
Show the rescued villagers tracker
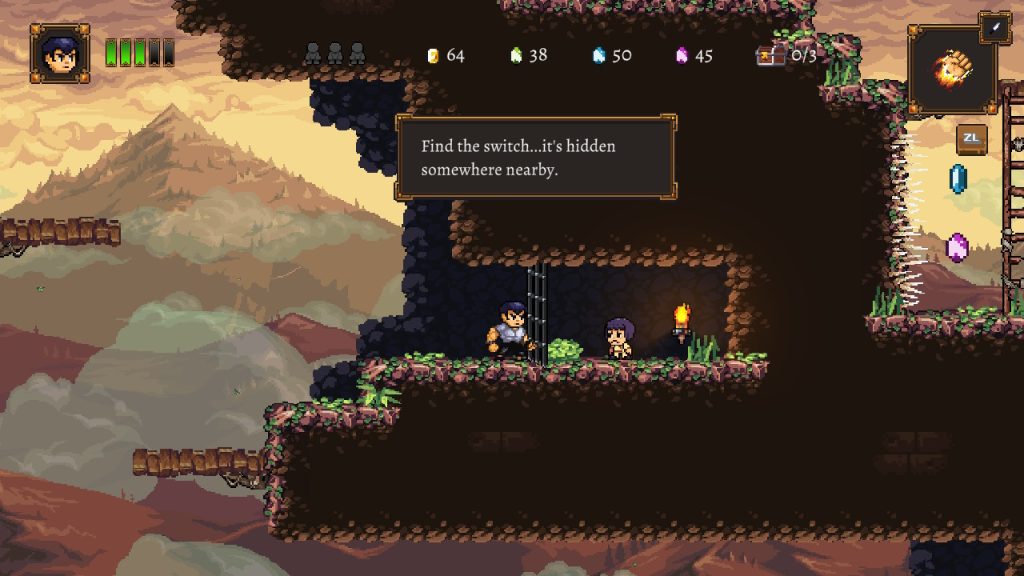point(335,54)
